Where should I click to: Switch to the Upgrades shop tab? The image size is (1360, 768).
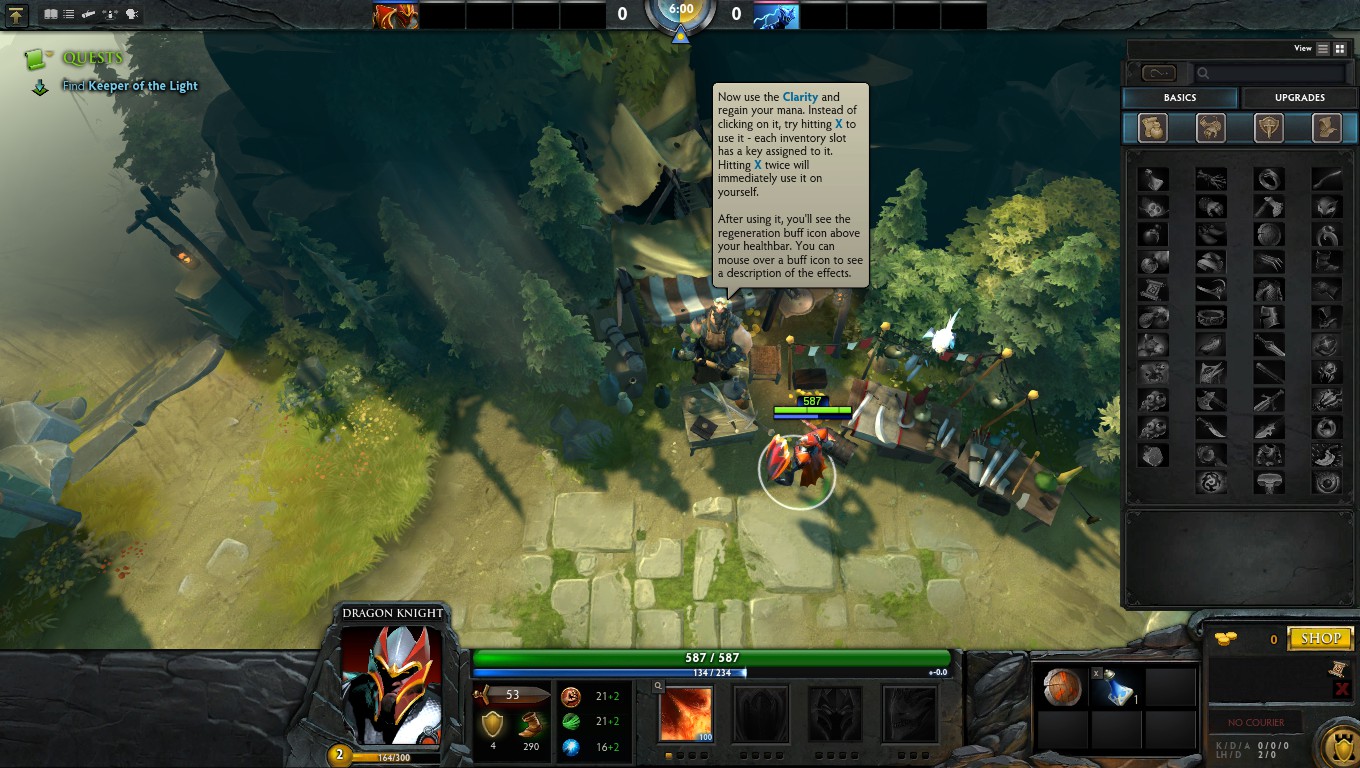[x=1299, y=98]
